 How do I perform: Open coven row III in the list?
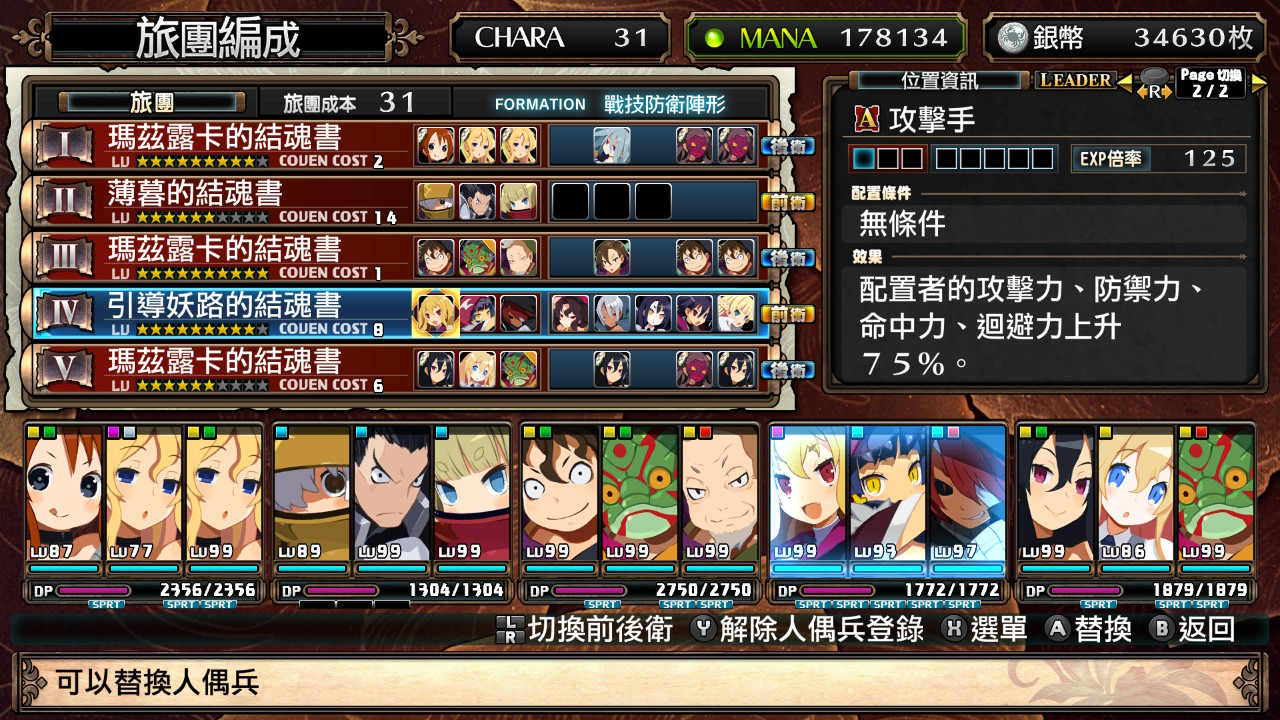click(225, 257)
